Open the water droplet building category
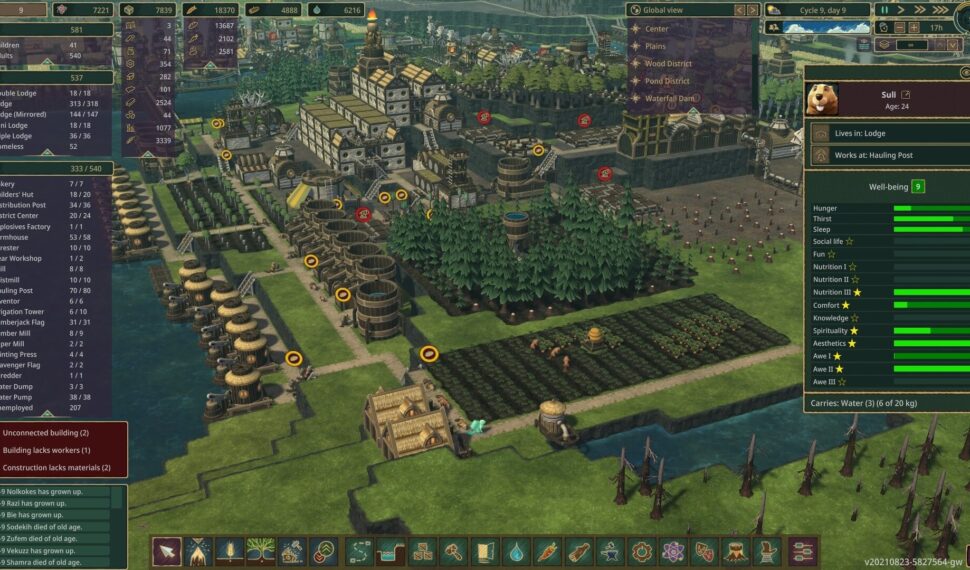The height and width of the screenshot is (570, 970). point(516,551)
